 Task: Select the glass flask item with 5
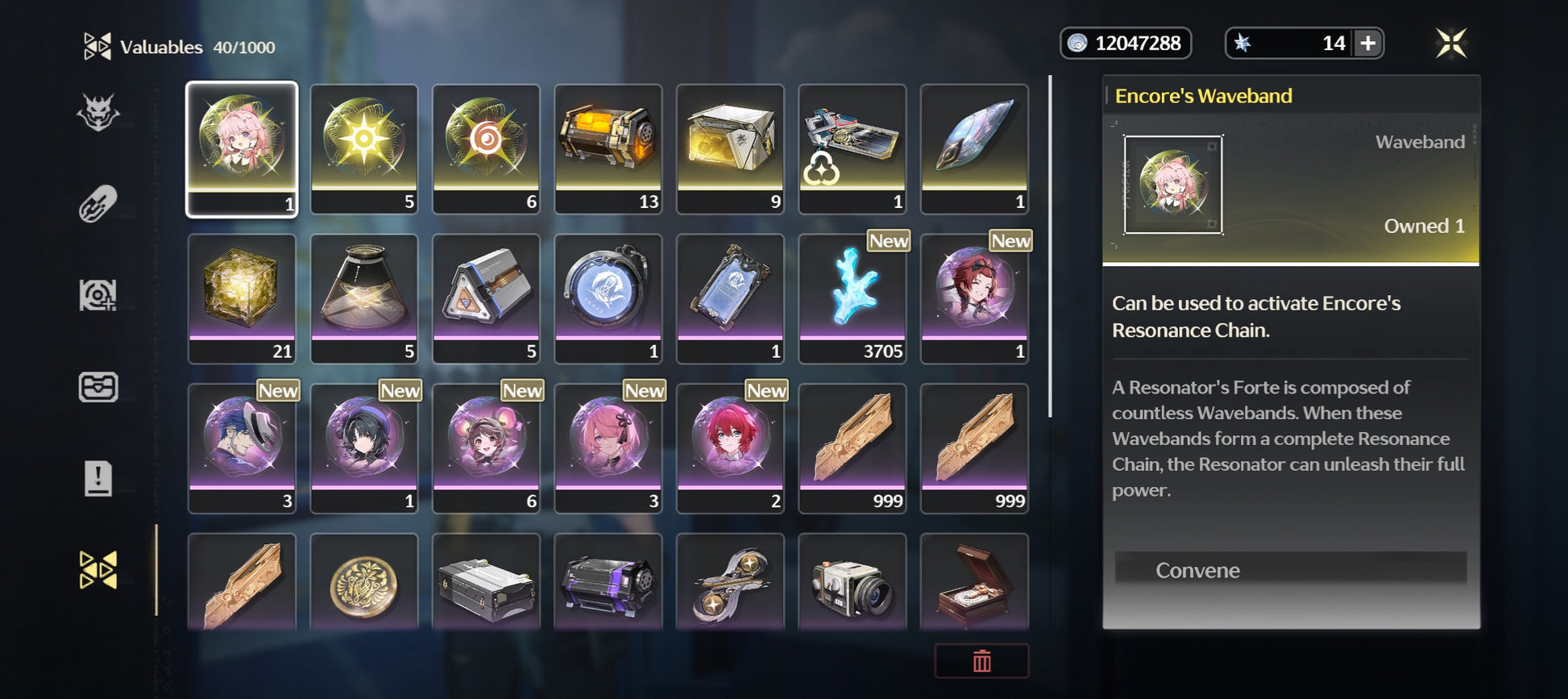pos(364,298)
